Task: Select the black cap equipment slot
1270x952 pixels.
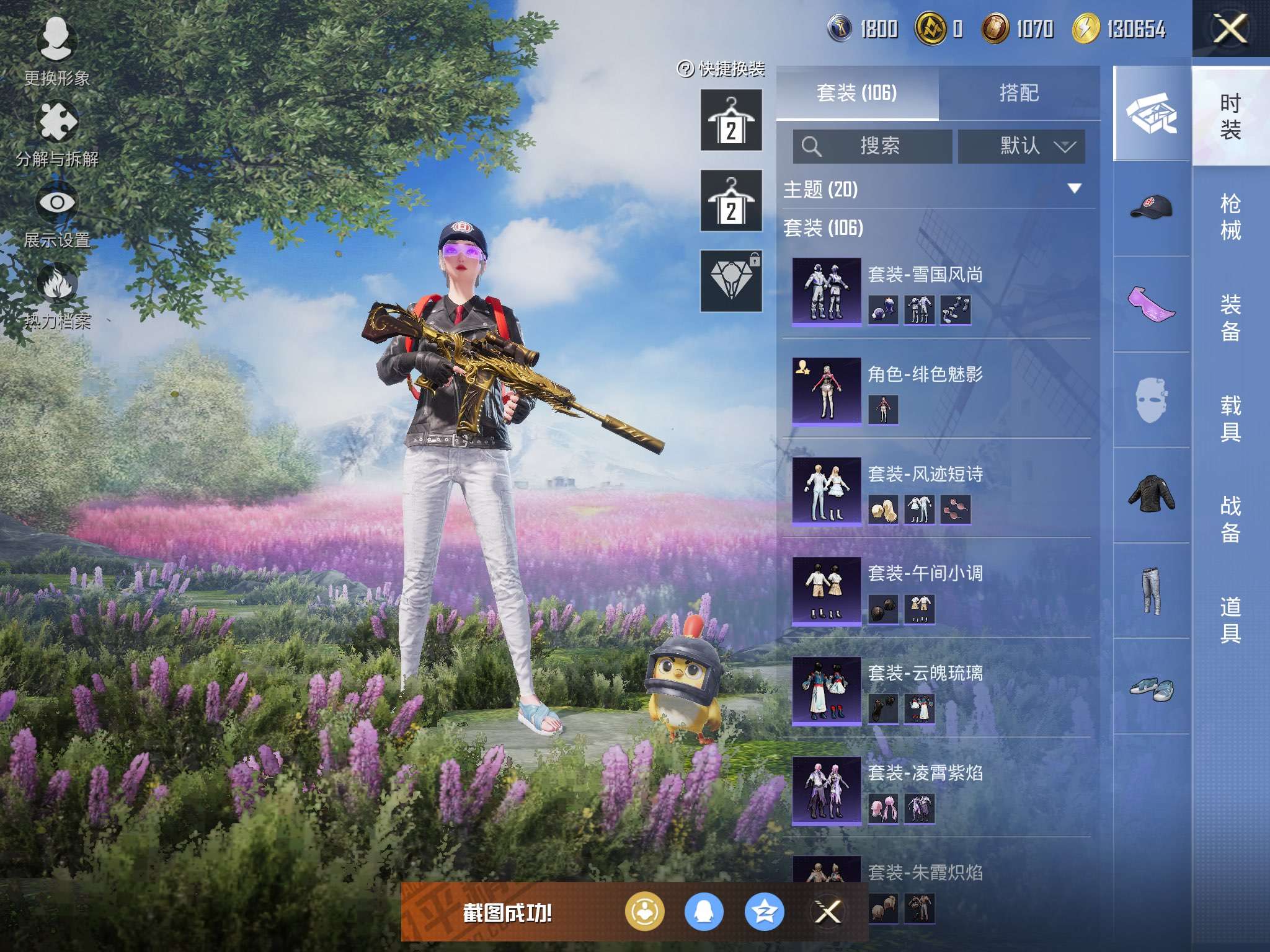Action: (x=1151, y=208)
